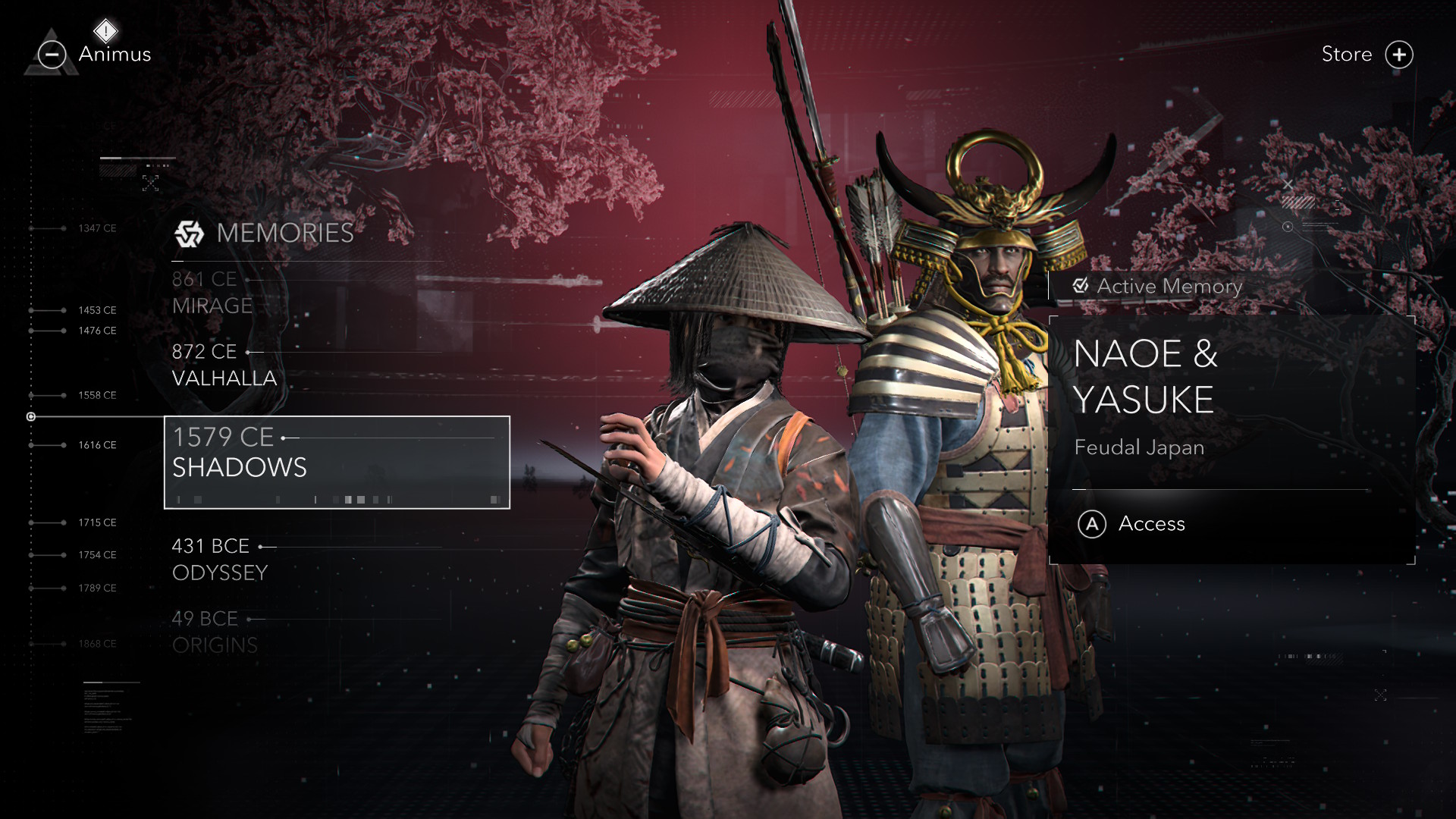
Task: Jump to 1453 CE on timeline
Action: pos(97,310)
